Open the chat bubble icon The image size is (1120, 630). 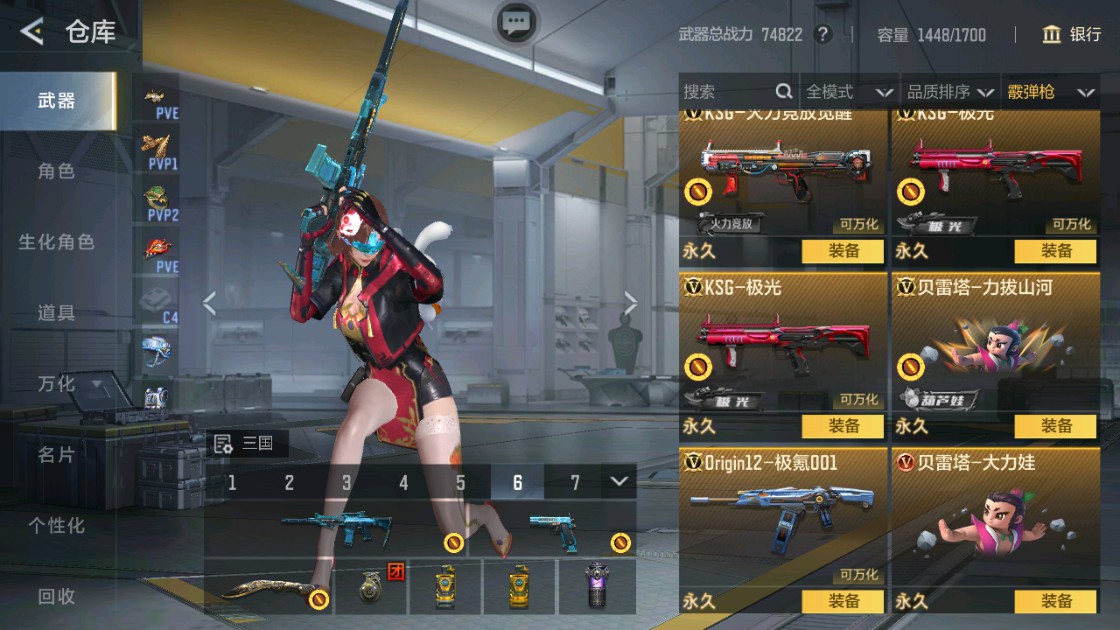516,22
